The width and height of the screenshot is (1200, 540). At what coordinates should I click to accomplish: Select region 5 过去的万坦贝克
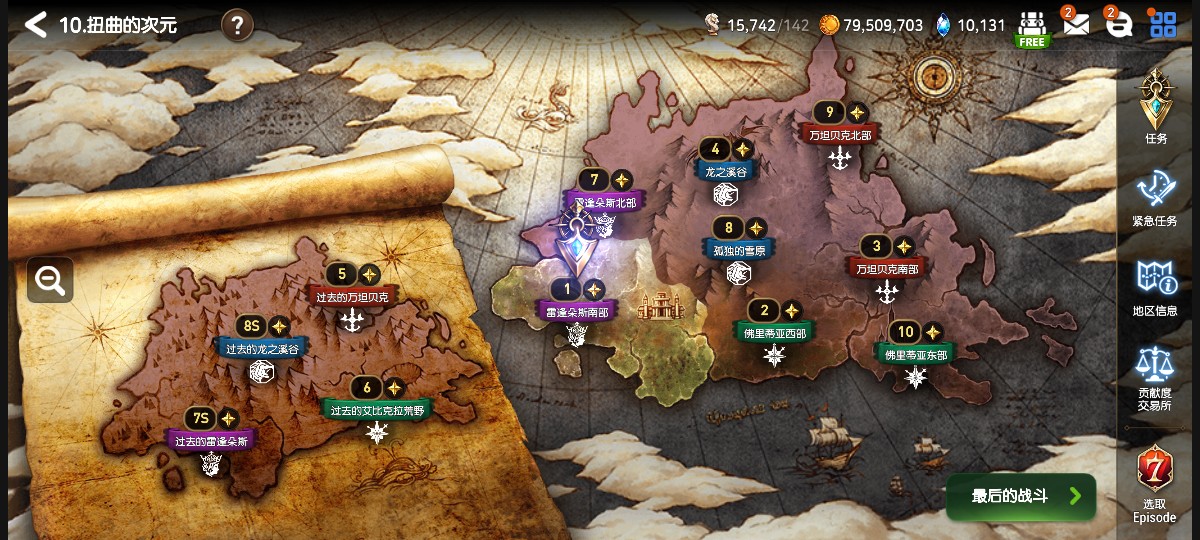pyautogui.click(x=352, y=296)
